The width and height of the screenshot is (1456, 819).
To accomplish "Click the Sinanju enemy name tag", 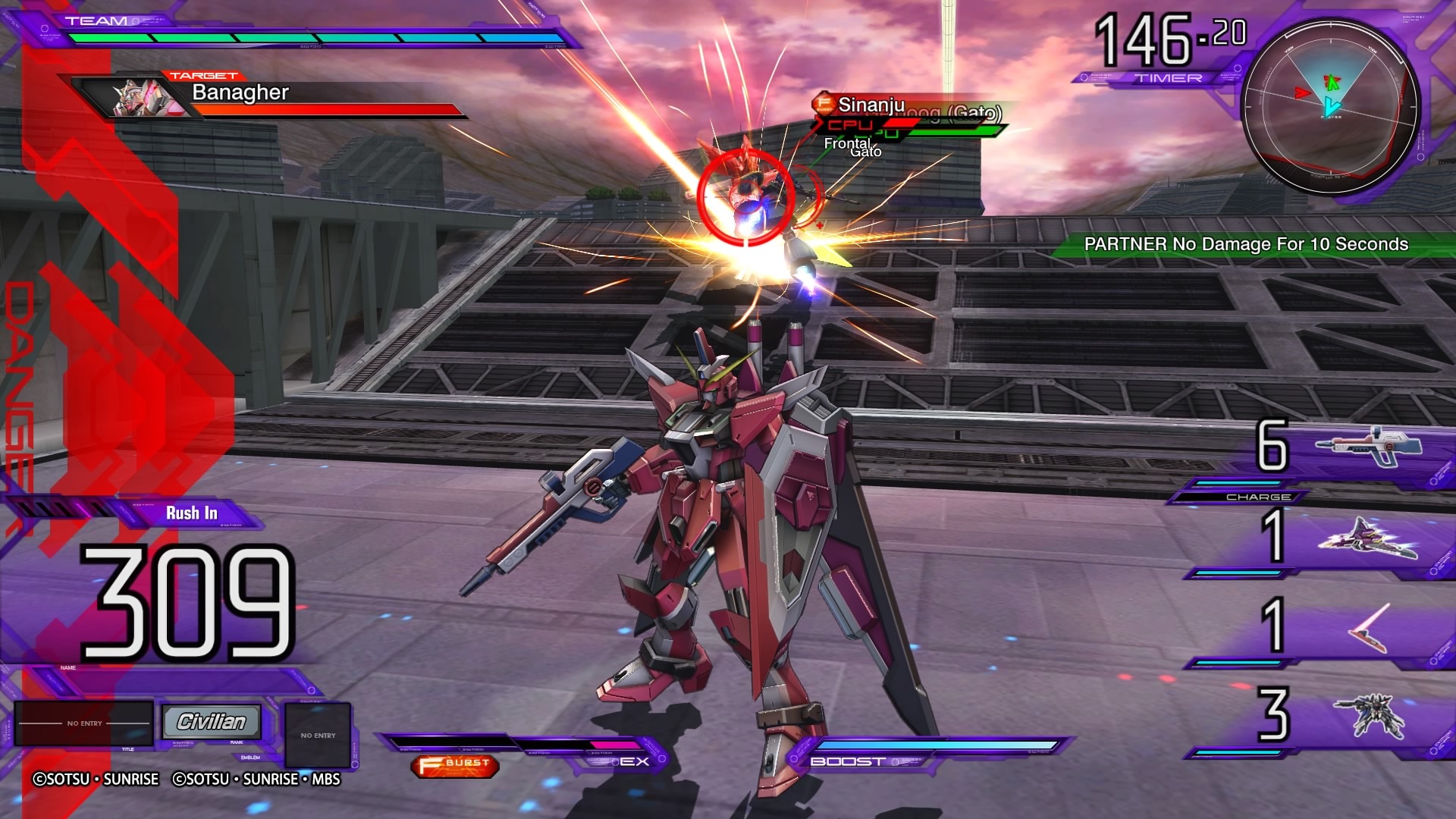I will (871, 105).
